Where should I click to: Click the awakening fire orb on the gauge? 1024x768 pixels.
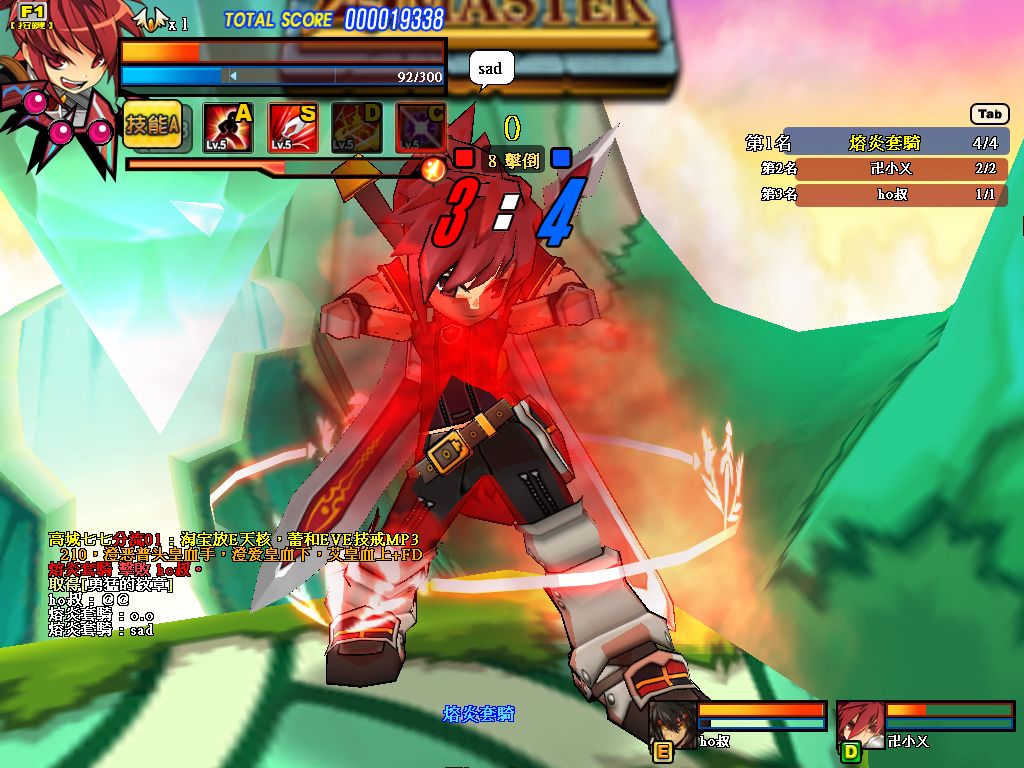pos(433,169)
